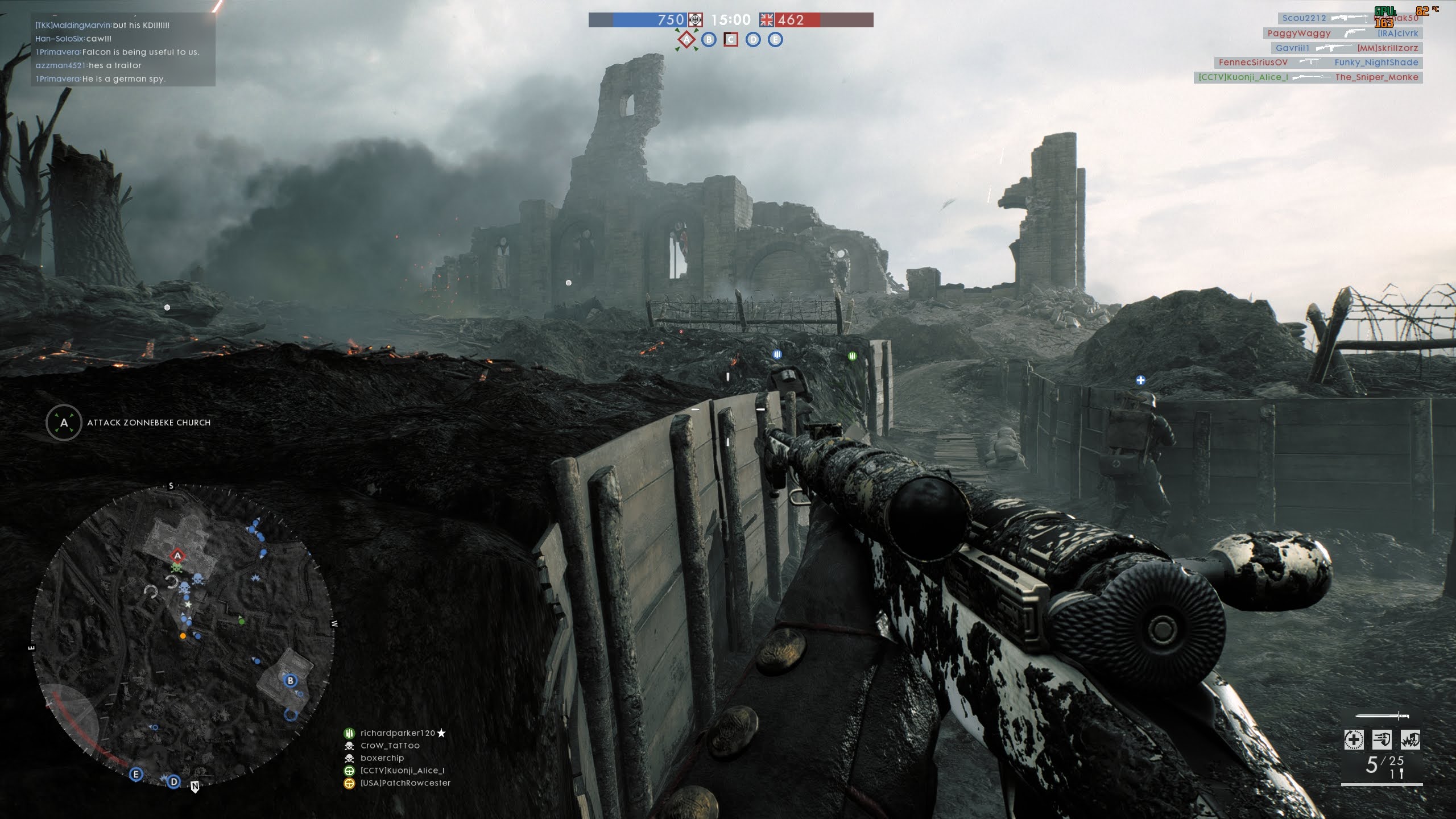Select squad member richardparker120

coord(397,733)
